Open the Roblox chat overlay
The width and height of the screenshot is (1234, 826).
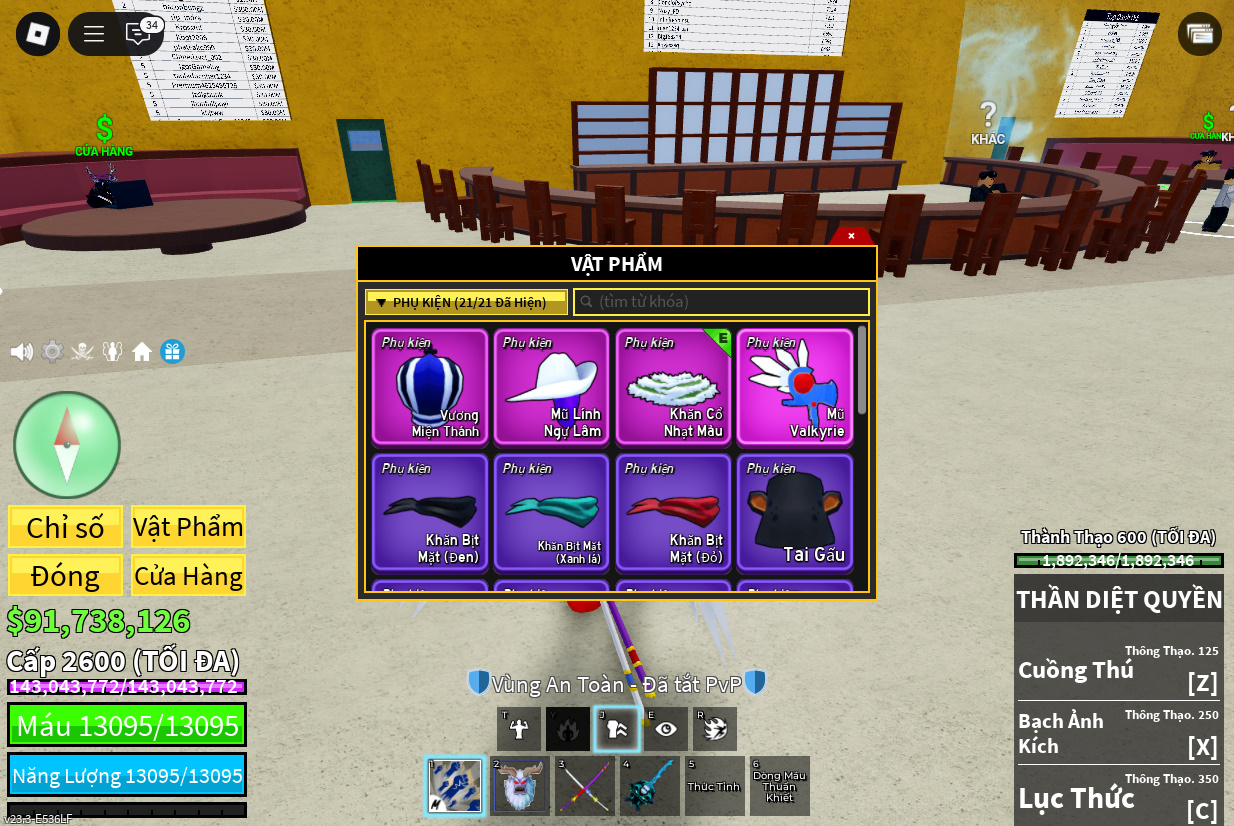138,34
